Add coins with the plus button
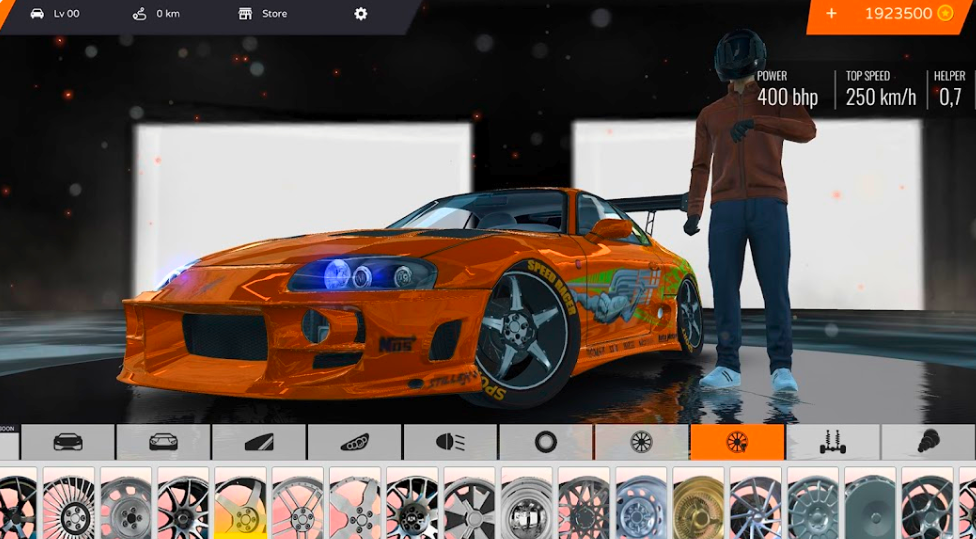This screenshot has height=539, width=976. pos(831,14)
